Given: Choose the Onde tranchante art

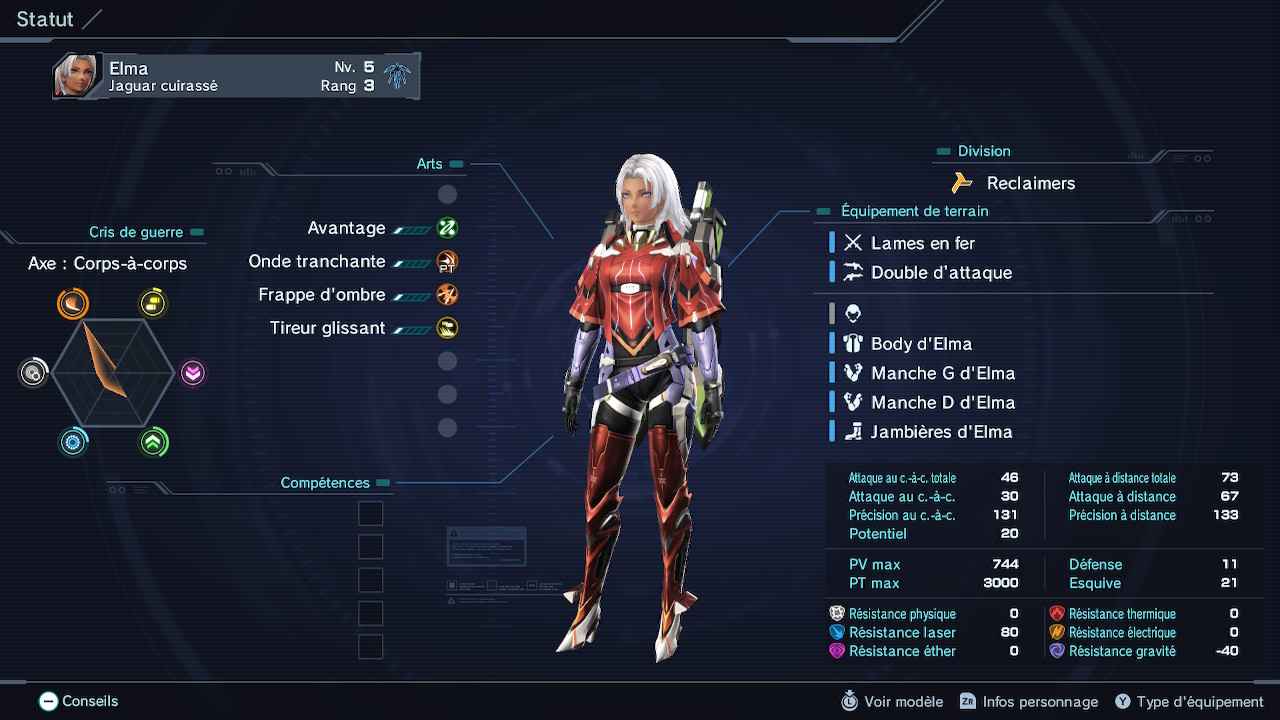Looking at the screenshot, I should (x=317, y=262).
